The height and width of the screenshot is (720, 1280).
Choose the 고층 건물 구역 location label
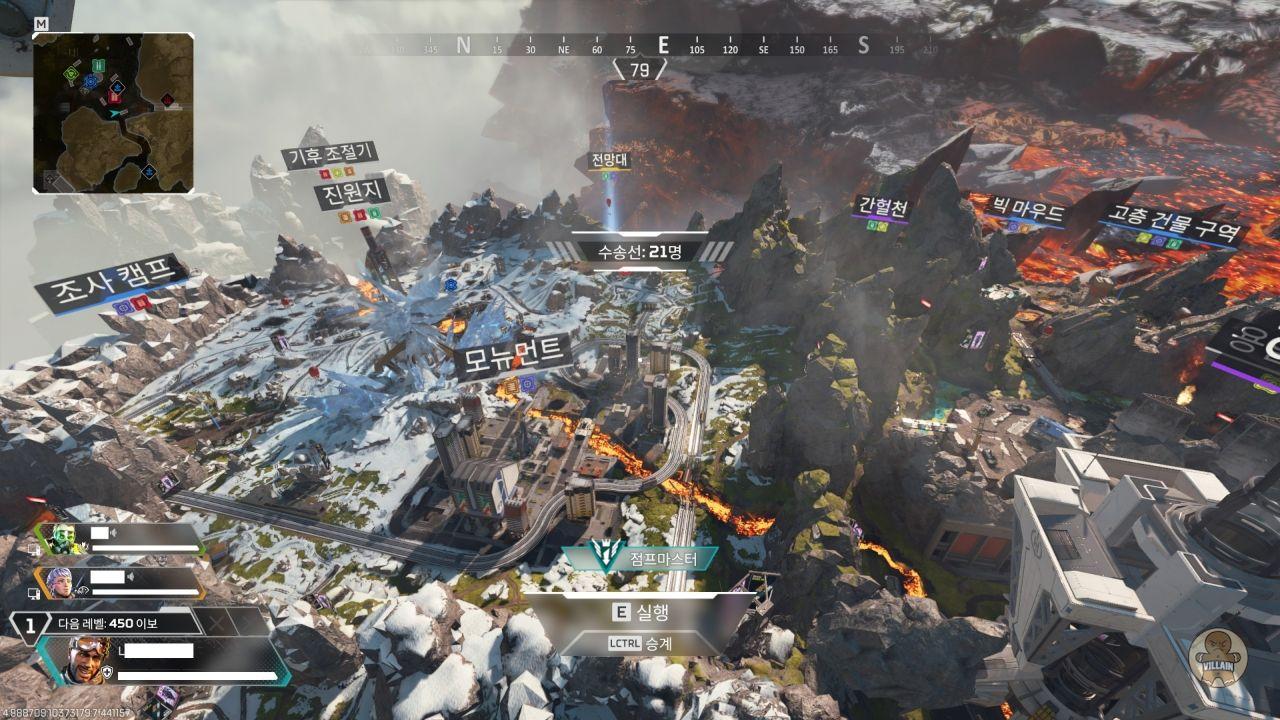1172,224
